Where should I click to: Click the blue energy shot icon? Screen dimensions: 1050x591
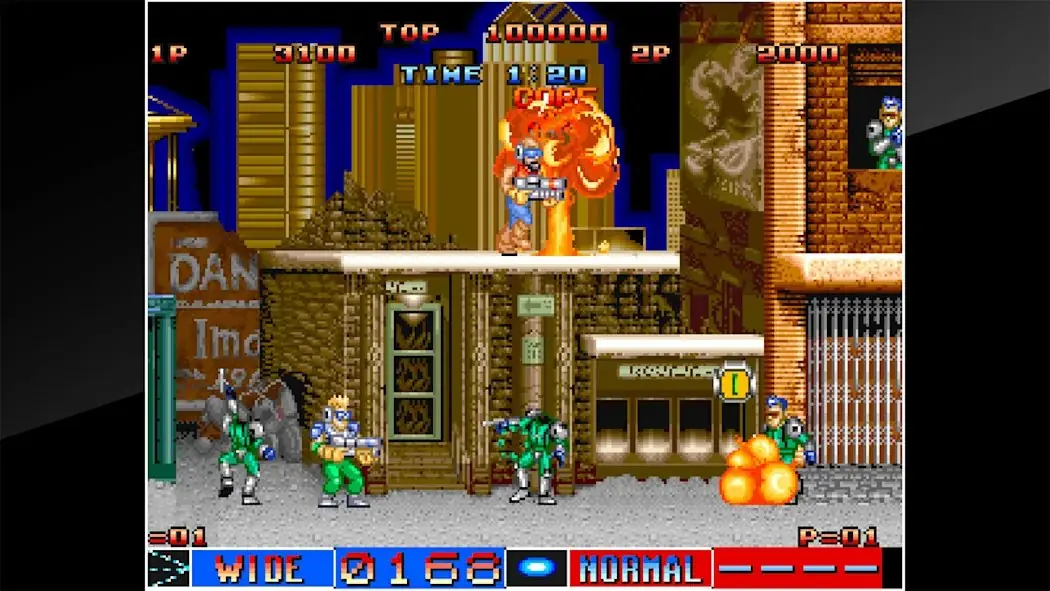point(537,569)
